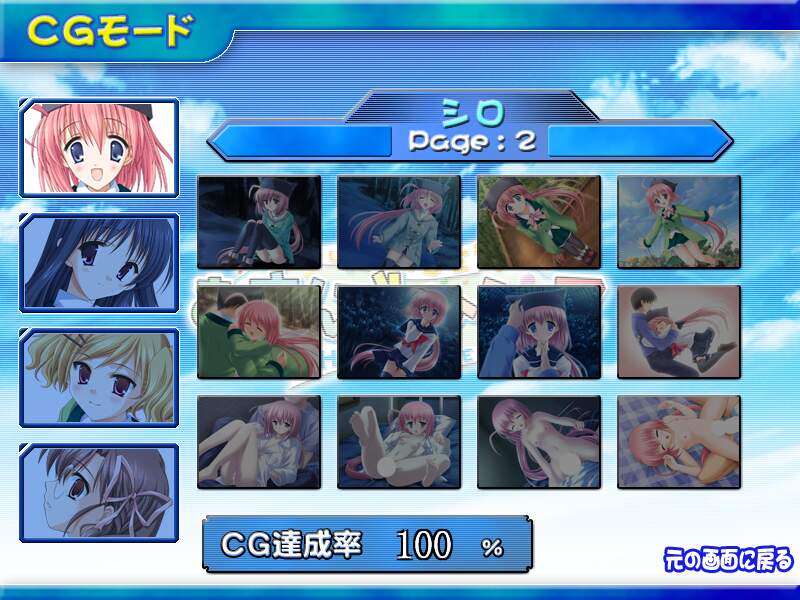Open the sailor uniform girl at night thumbnail
This screenshot has height=600, width=800.
pyautogui.click(x=399, y=332)
